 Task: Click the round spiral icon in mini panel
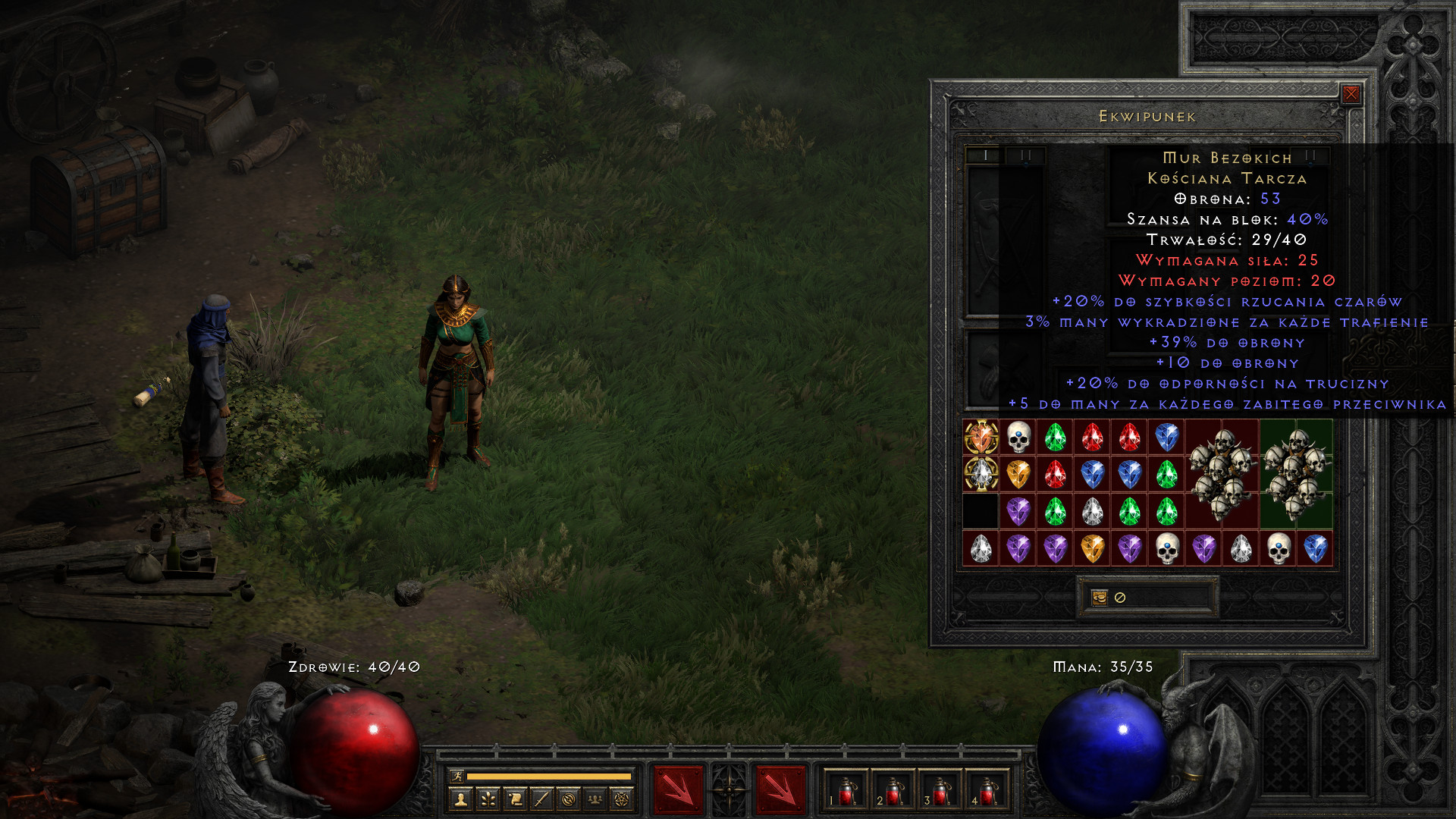[x=569, y=799]
